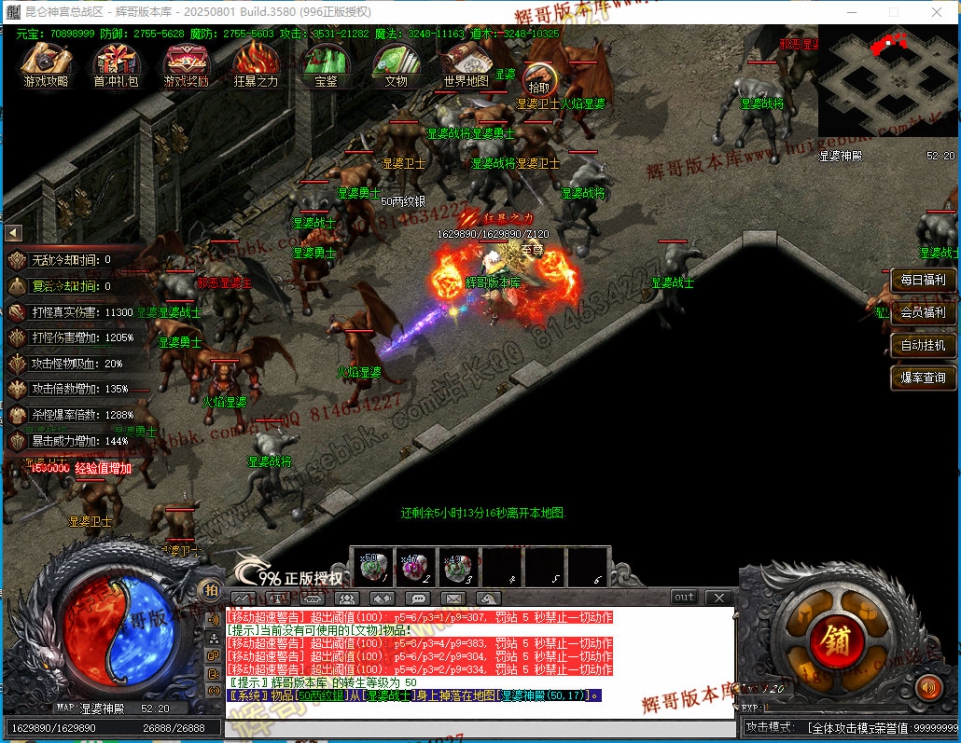The width and height of the screenshot is (961, 743).
Task: Toggle the orange sound speaker button
Action: [x=929, y=688]
